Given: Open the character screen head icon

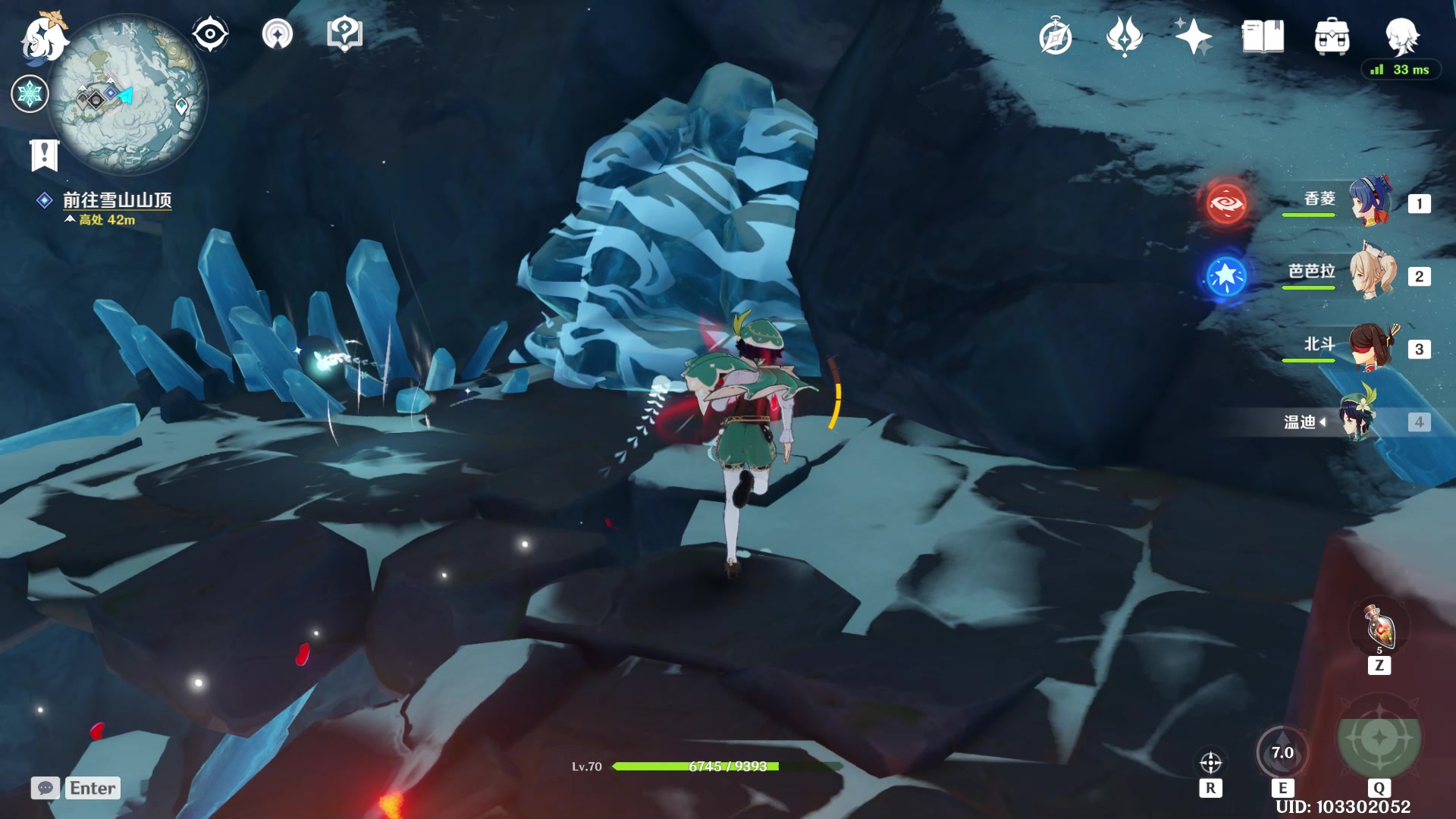Looking at the screenshot, I should (1401, 36).
